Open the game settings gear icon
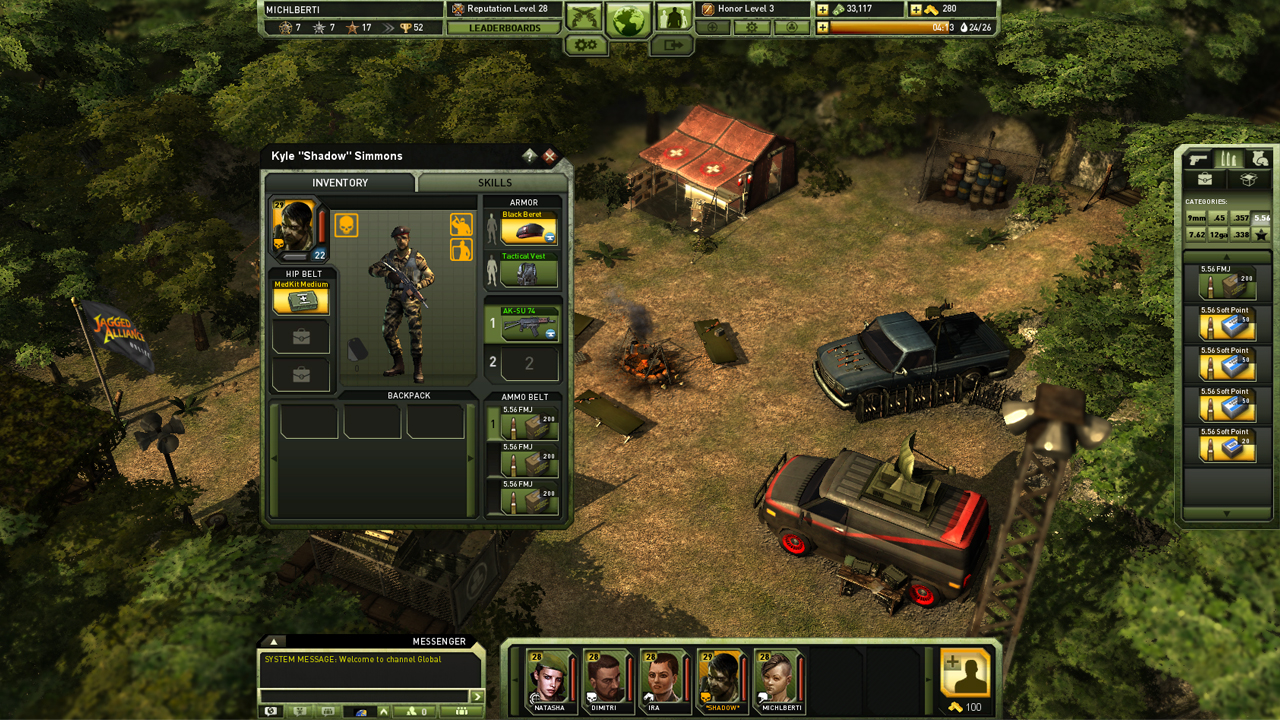 pos(585,45)
